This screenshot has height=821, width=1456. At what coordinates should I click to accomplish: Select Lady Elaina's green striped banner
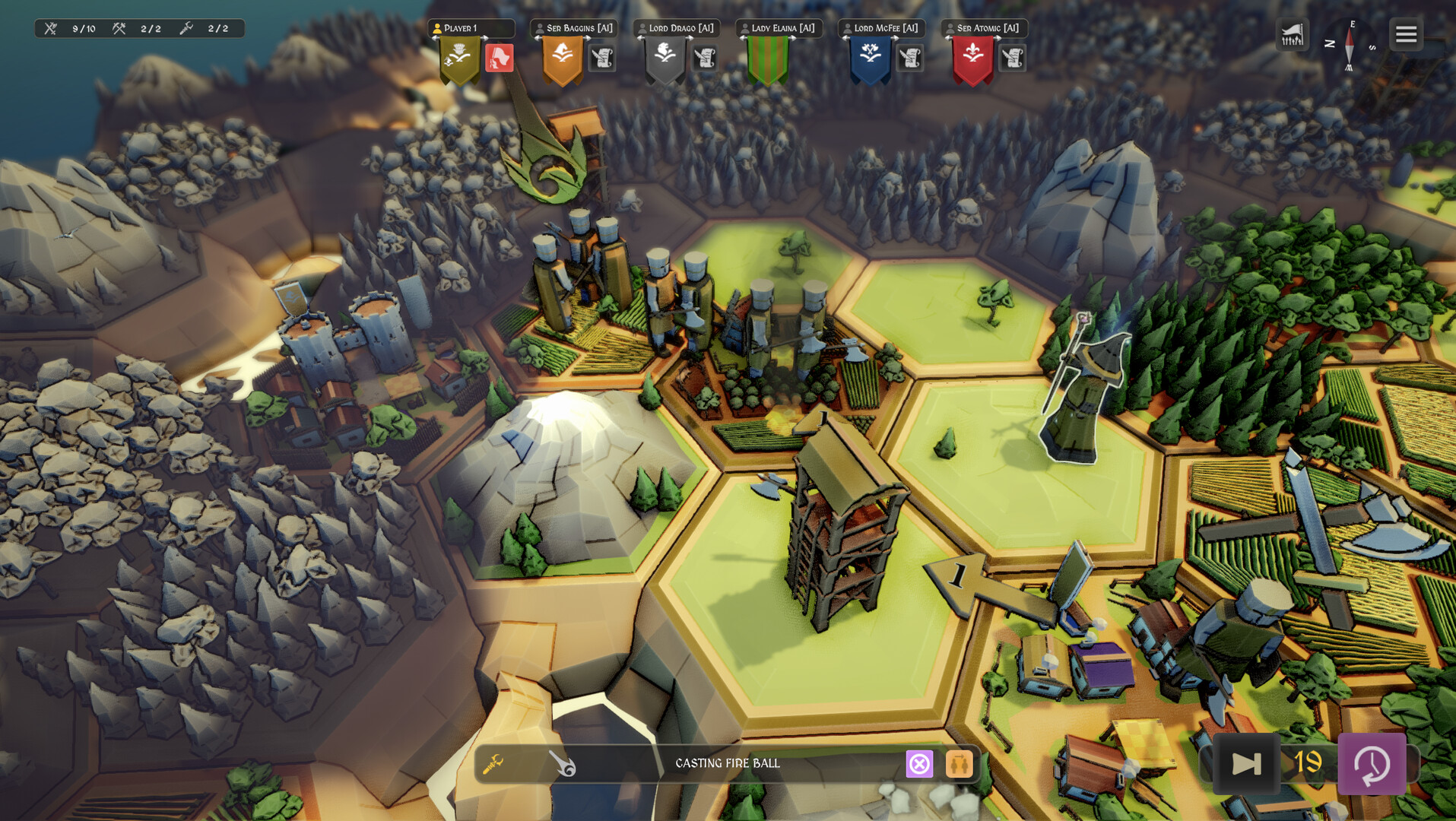(768, 59)
